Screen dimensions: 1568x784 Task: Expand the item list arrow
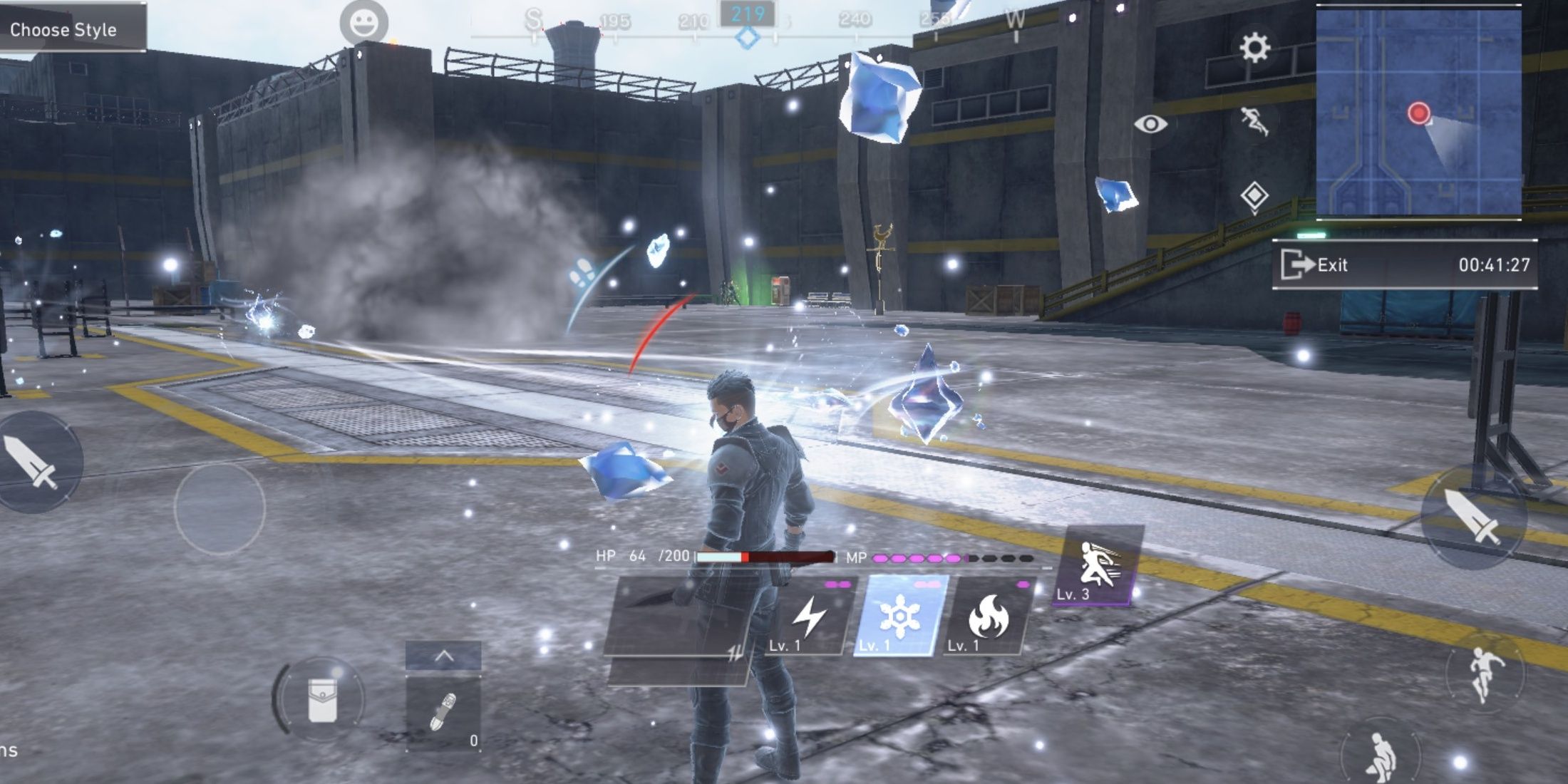coord(443,656)
